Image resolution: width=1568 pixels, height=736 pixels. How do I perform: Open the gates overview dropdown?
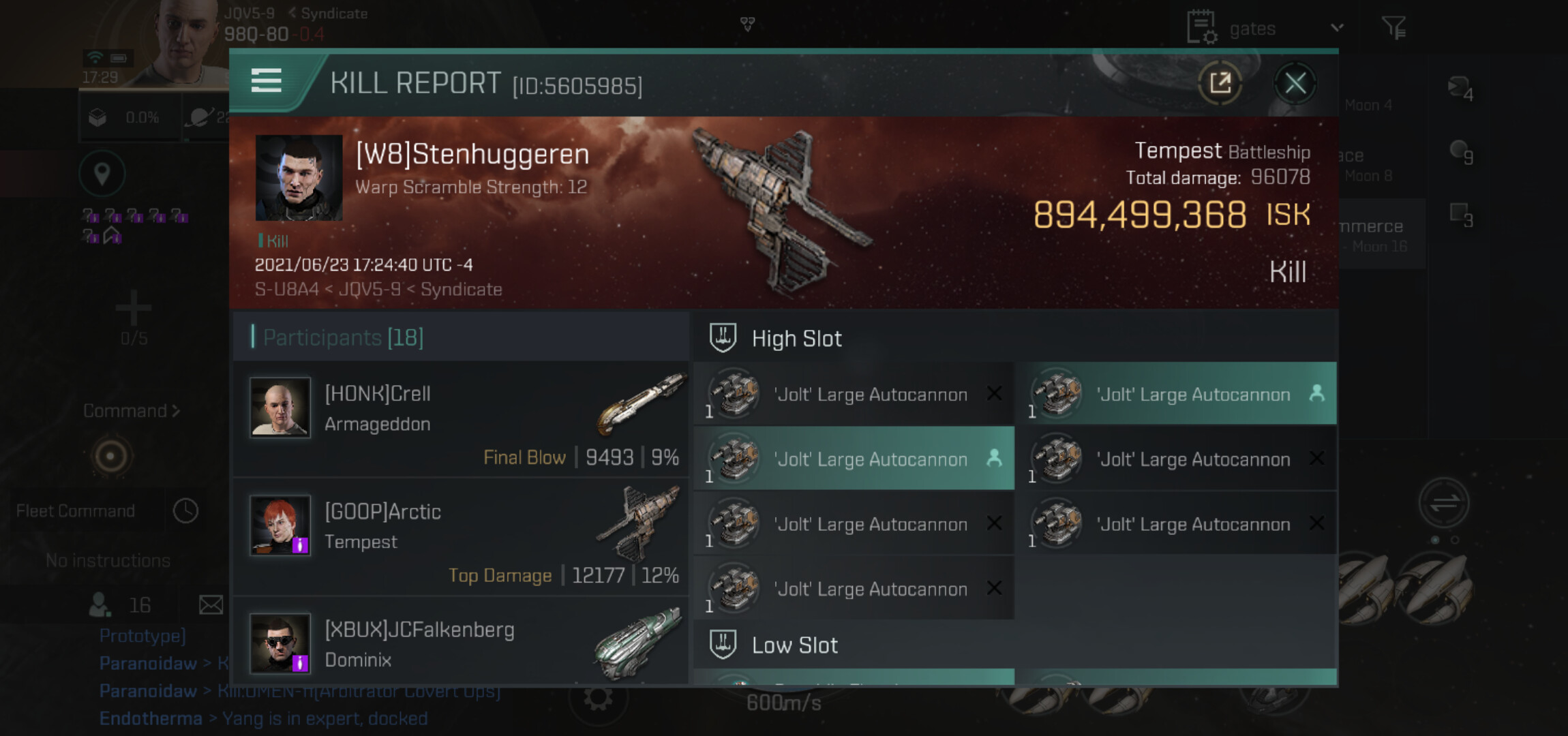click(1336, 29)
